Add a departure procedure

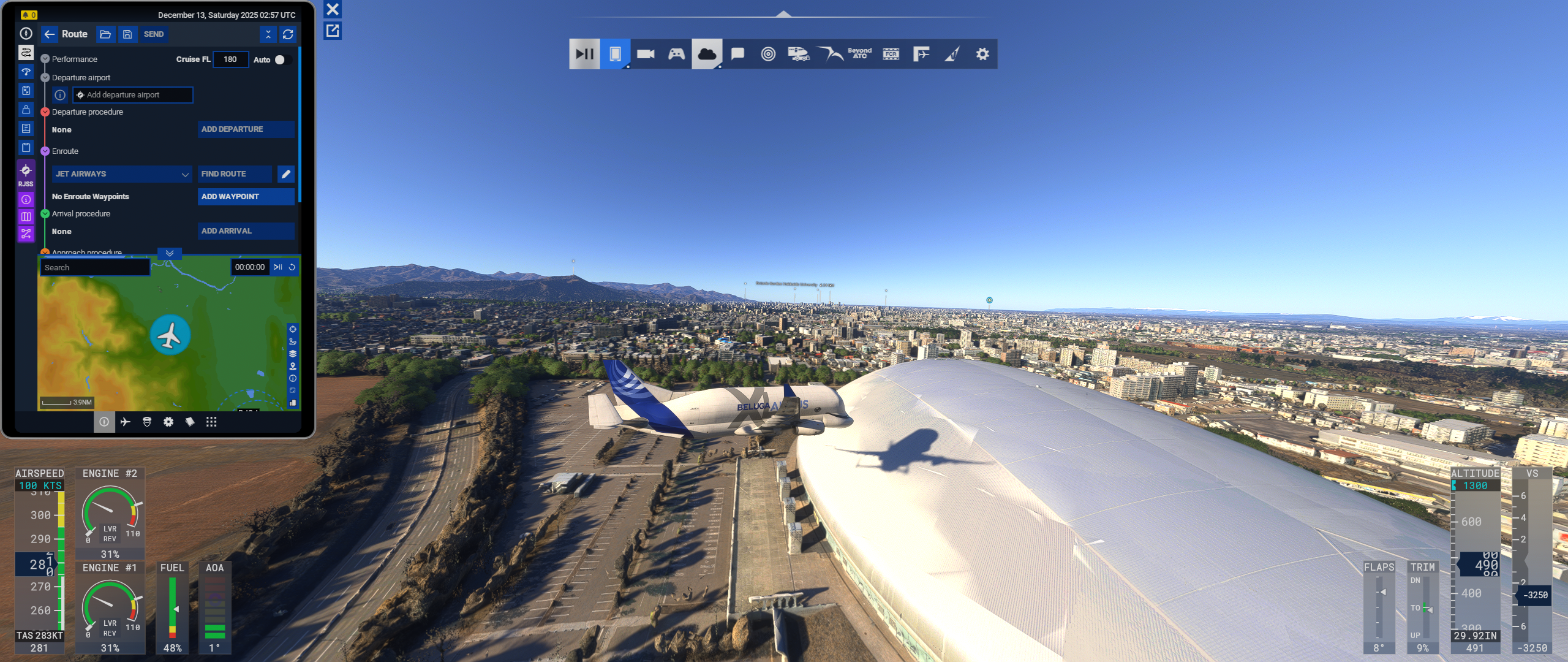pos(246,129)
